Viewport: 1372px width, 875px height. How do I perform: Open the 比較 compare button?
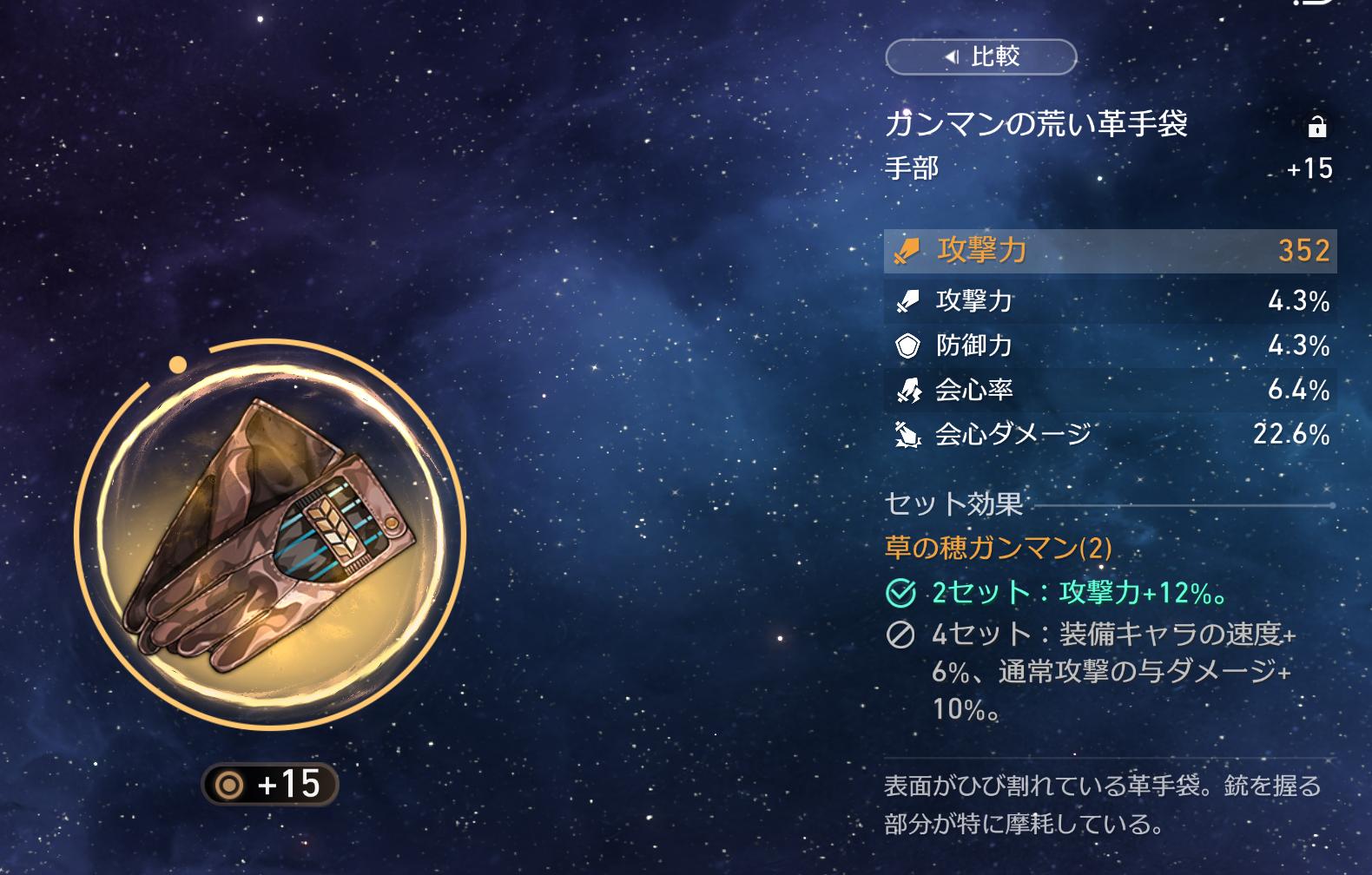click(980, 57)
